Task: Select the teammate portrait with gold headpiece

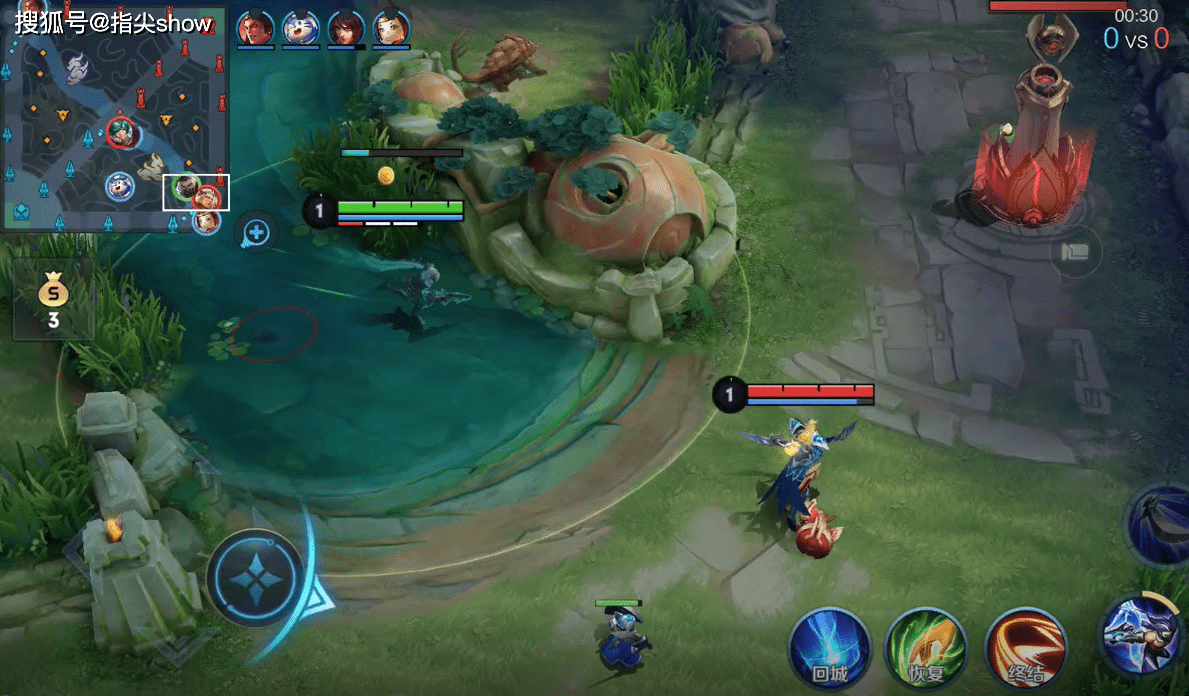Action: point(391,29)
